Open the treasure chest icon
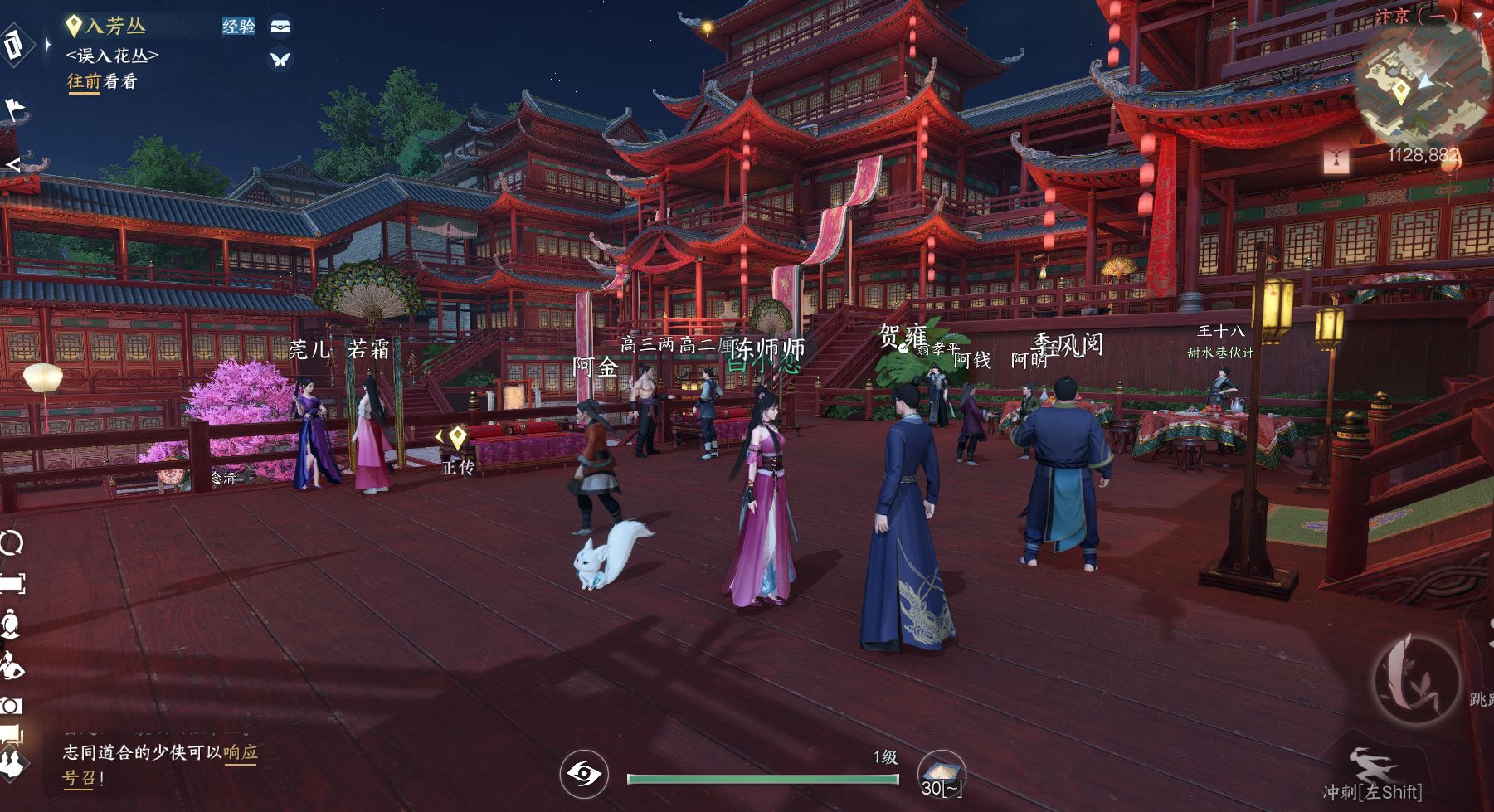 pyautogui.click(x=281, y=27)
